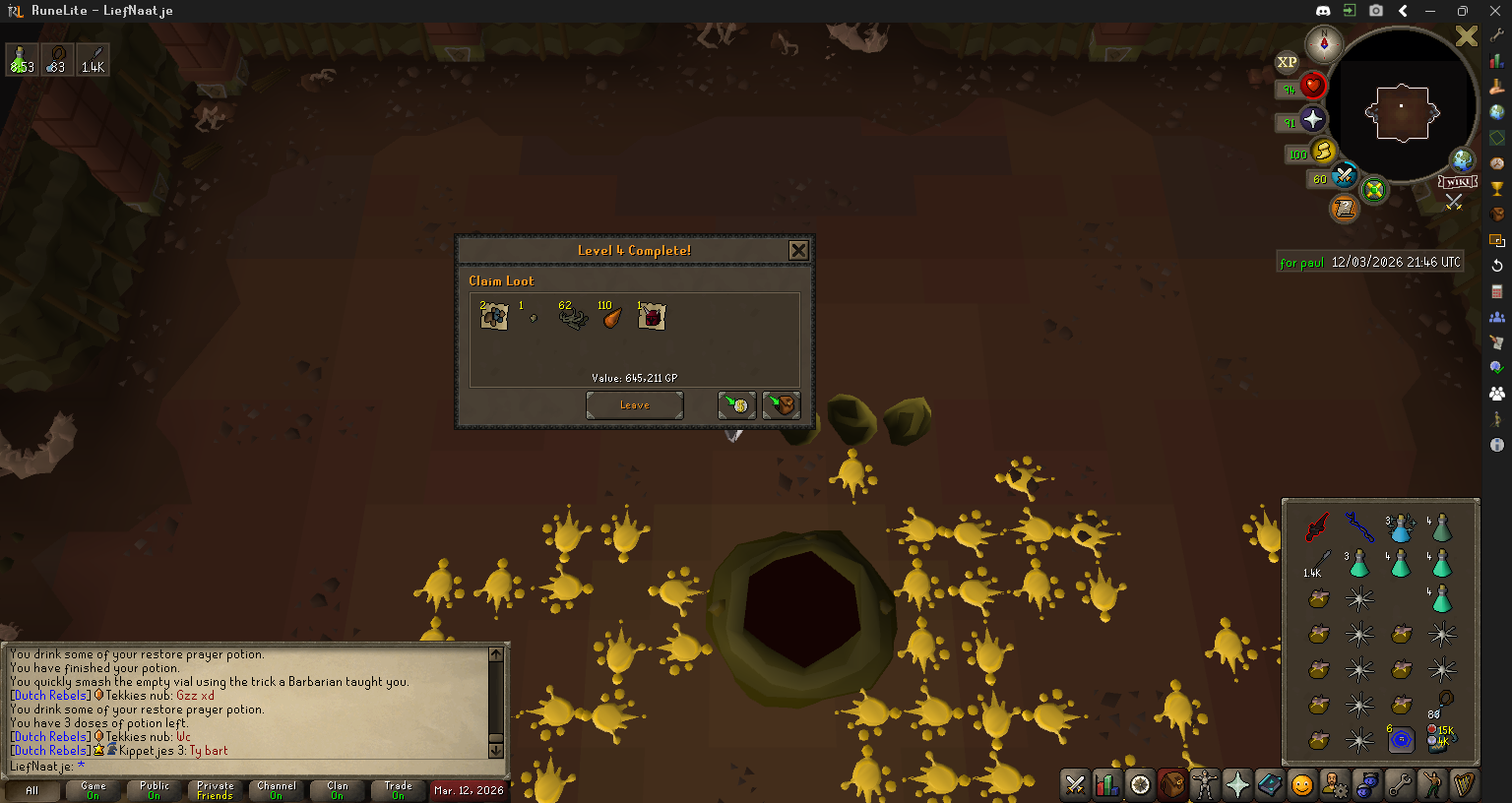
Task: Open the Clan chat tab
Action: click(x=338, y=790)
